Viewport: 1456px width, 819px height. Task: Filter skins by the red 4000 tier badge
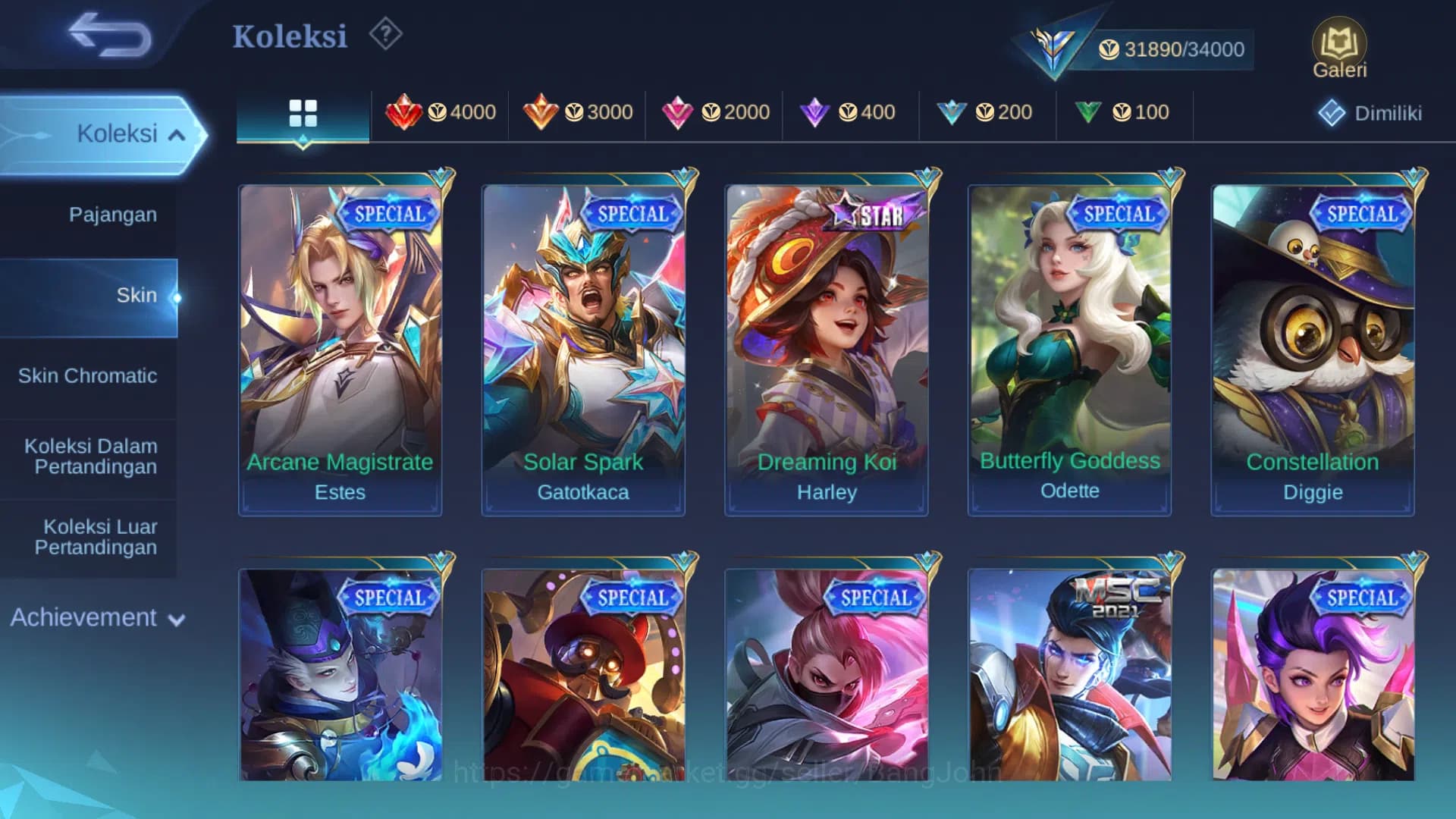(x=440, y=112)
